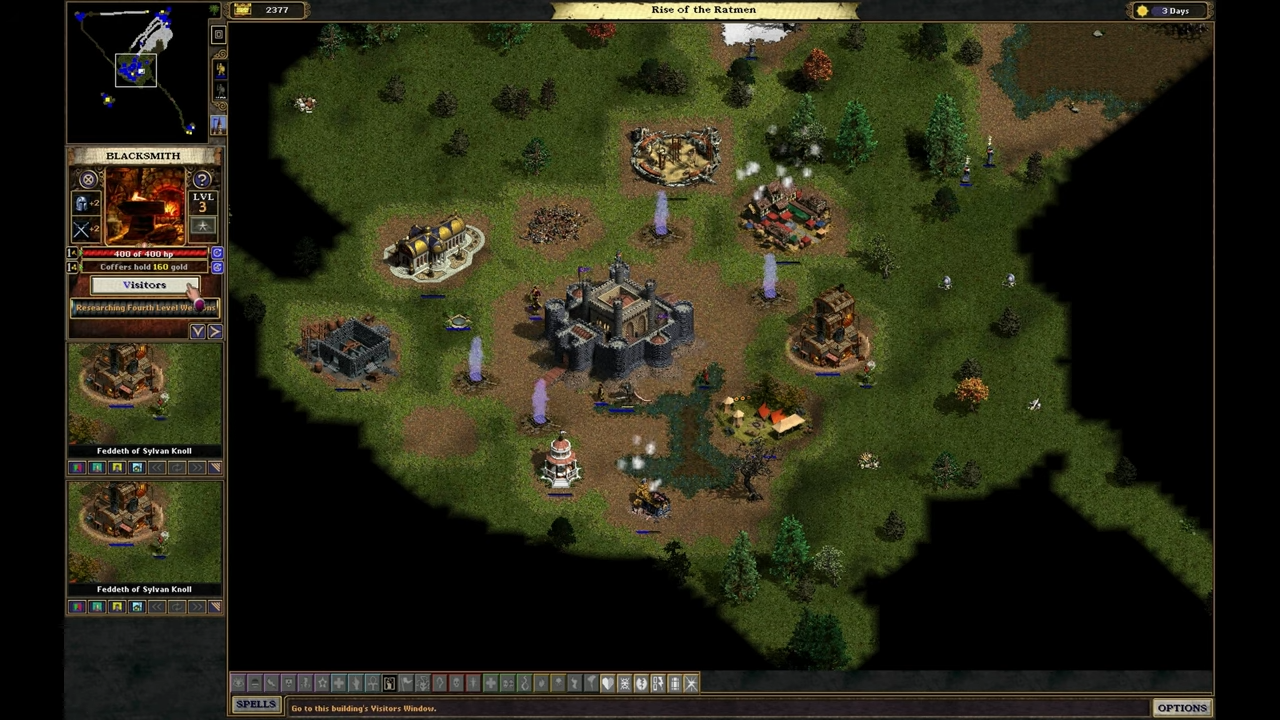Click the down arrow below the research bar

[198, 331]
